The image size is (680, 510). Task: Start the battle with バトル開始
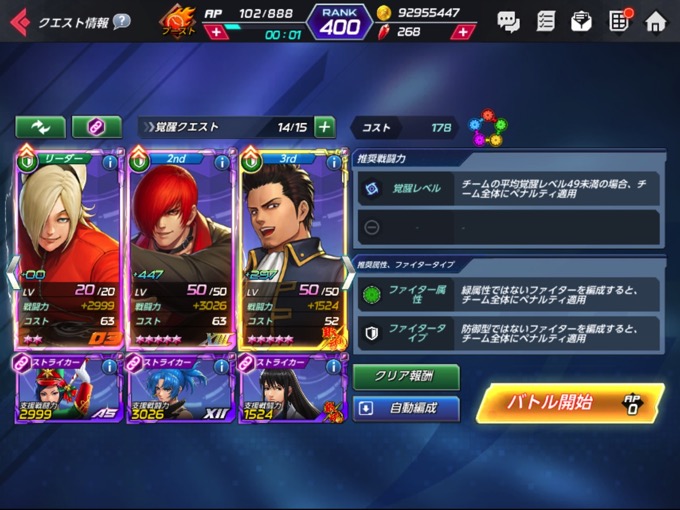(x=568, y=403)
